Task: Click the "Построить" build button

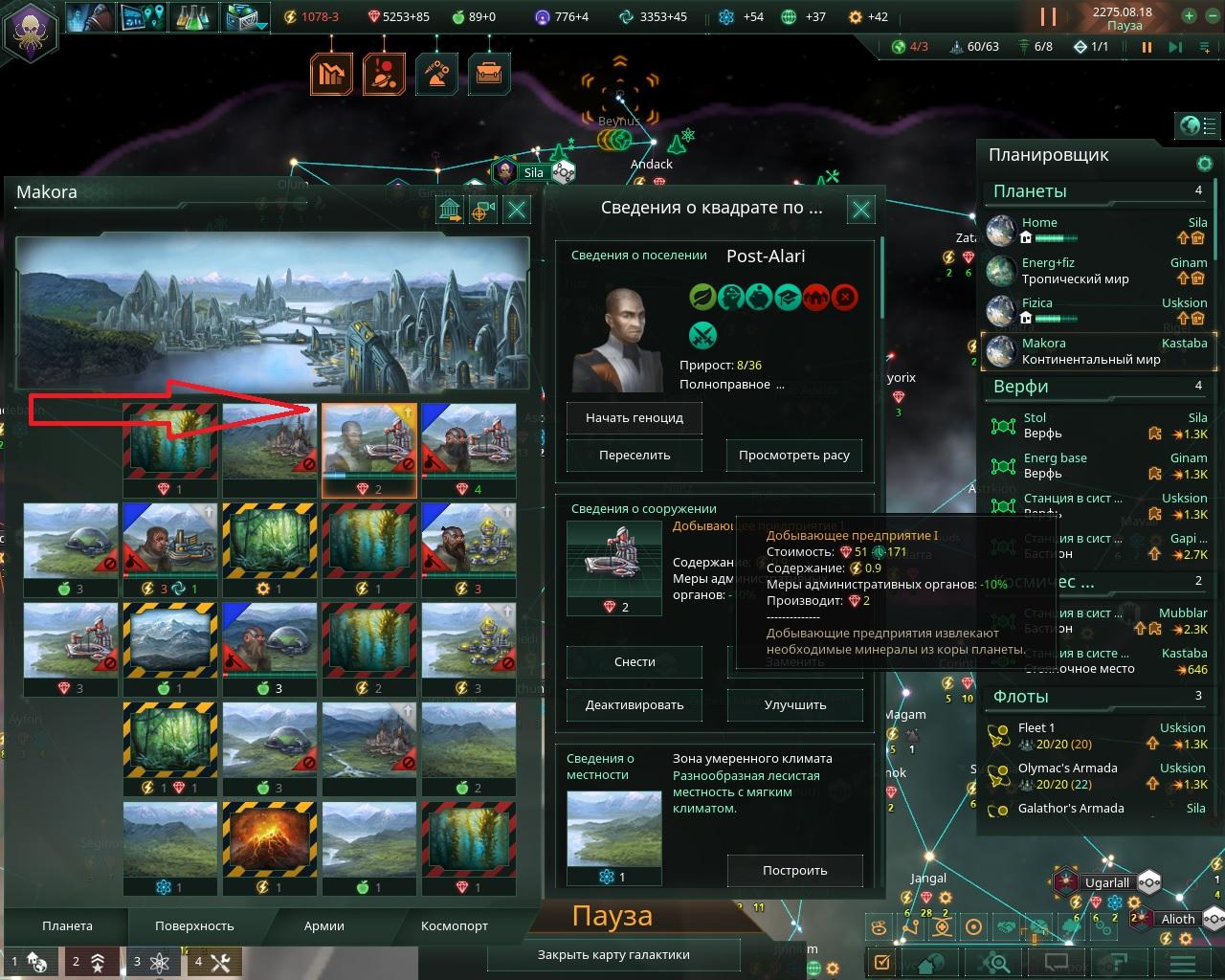Action: (x=794, y=871)
